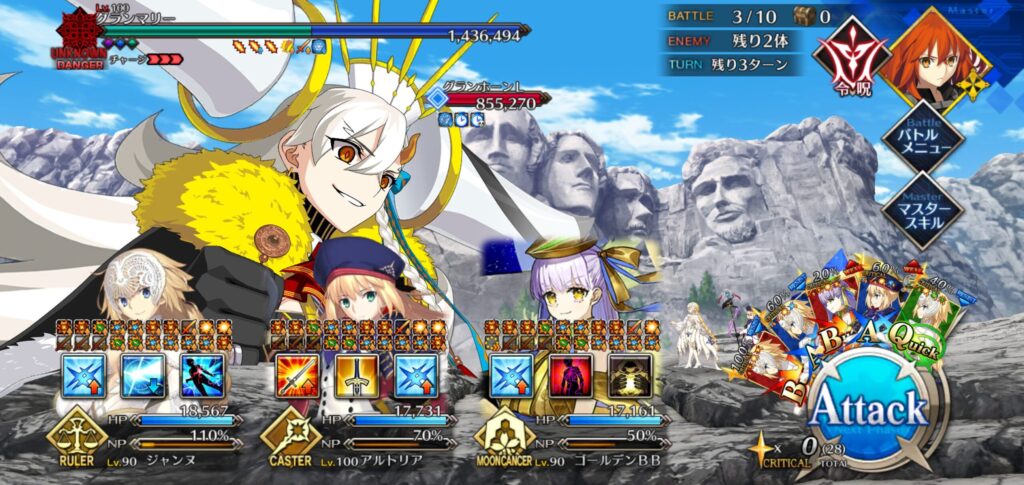This screenshot has width=1024, height=485.
Task: Activate Jeanne's leaping silhouette skill
Action: (x=200, y=375)
